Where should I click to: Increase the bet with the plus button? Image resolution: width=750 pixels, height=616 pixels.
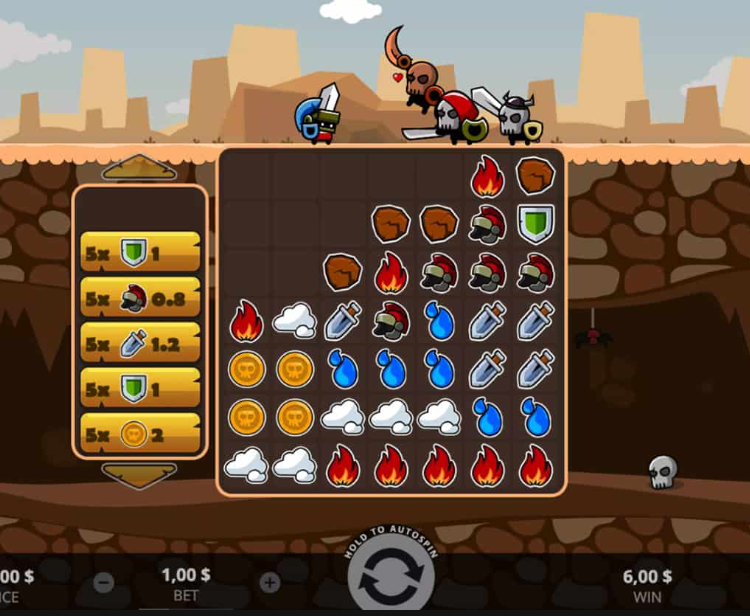point(269,582)
